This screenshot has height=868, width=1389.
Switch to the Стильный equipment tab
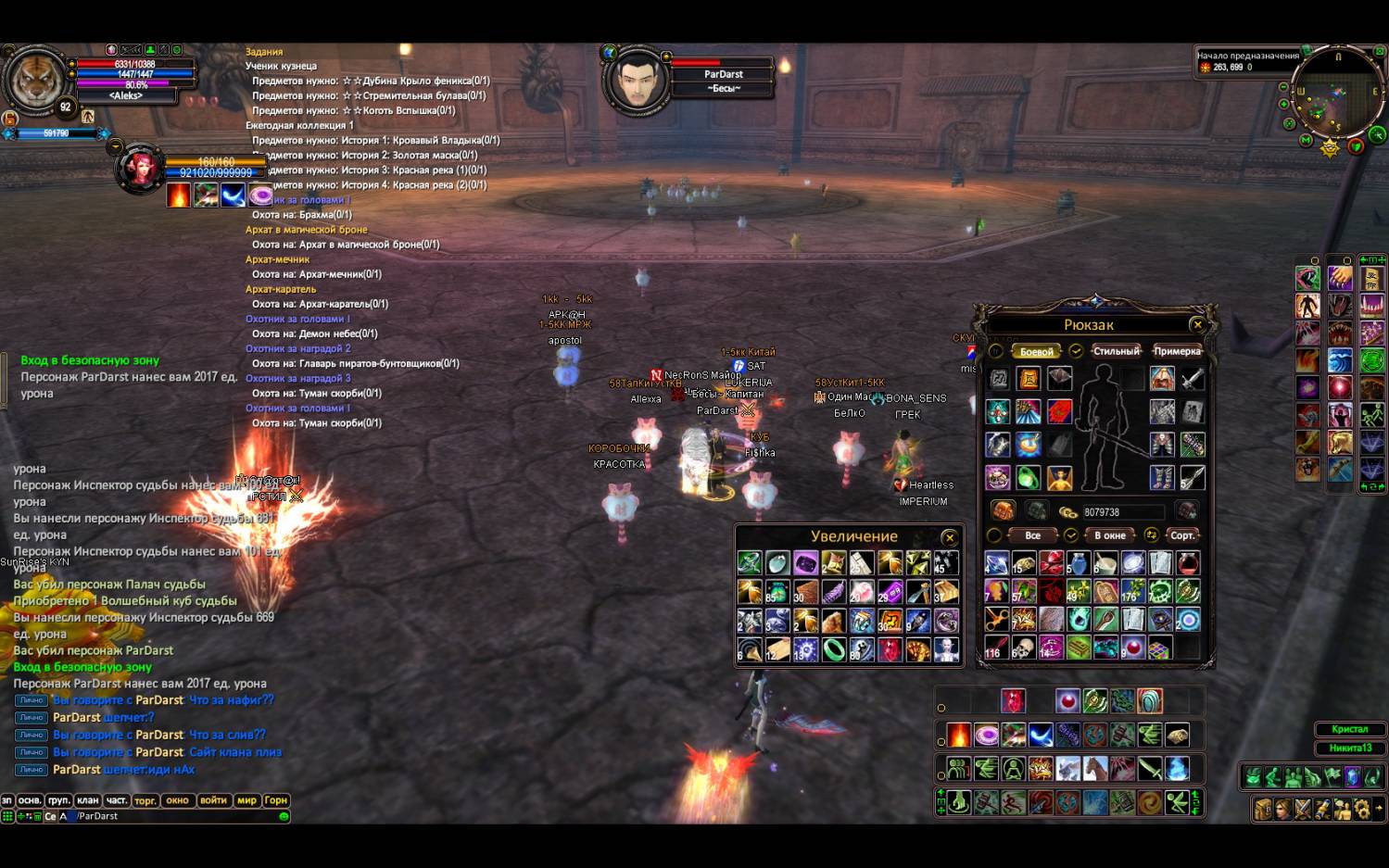(1116, 351)
